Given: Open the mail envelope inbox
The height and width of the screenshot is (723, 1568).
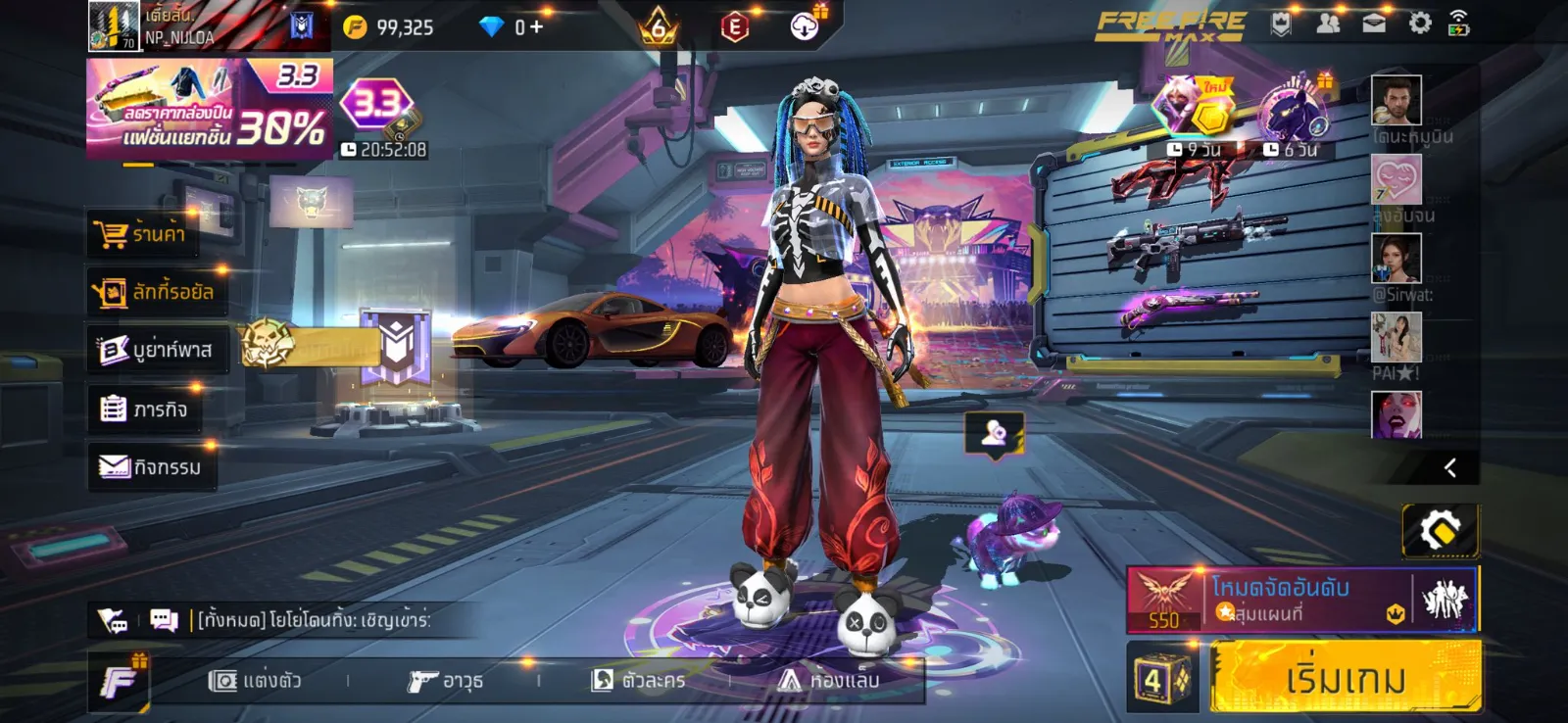Looking at the screenshot, I should click(1374, 24).
